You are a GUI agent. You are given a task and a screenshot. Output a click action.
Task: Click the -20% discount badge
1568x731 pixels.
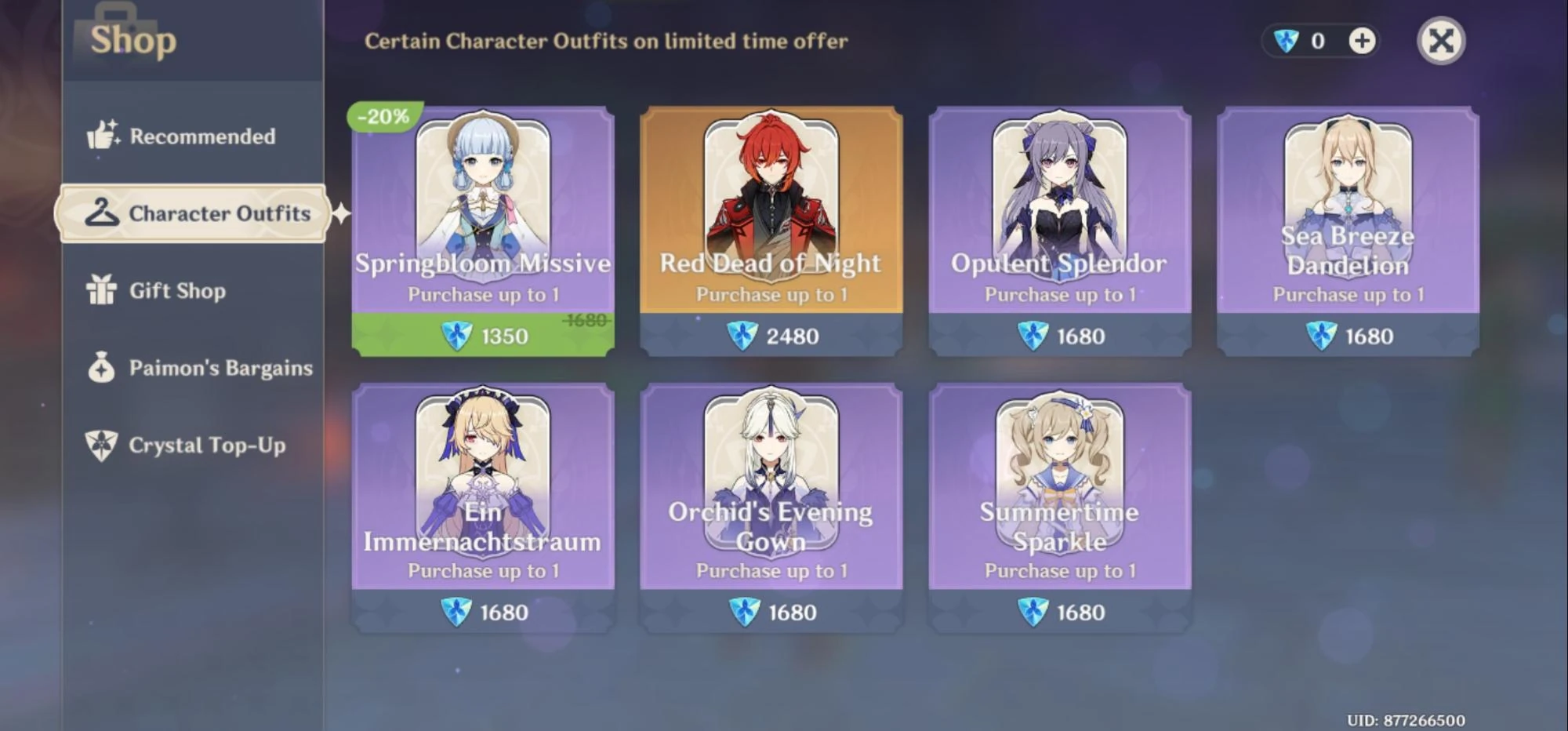[382, 118]
